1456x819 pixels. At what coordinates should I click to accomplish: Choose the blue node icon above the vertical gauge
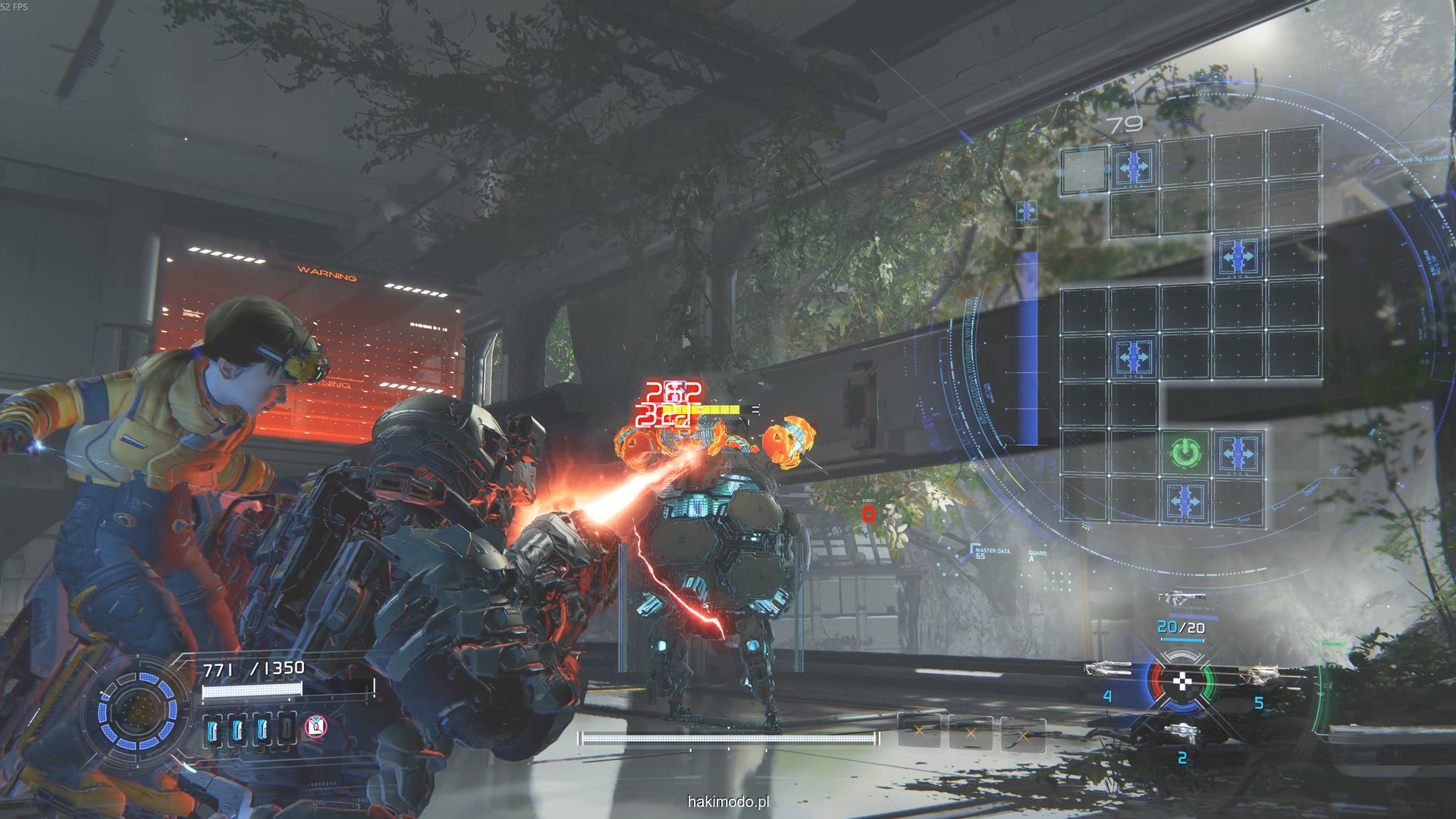point(1026,211)
